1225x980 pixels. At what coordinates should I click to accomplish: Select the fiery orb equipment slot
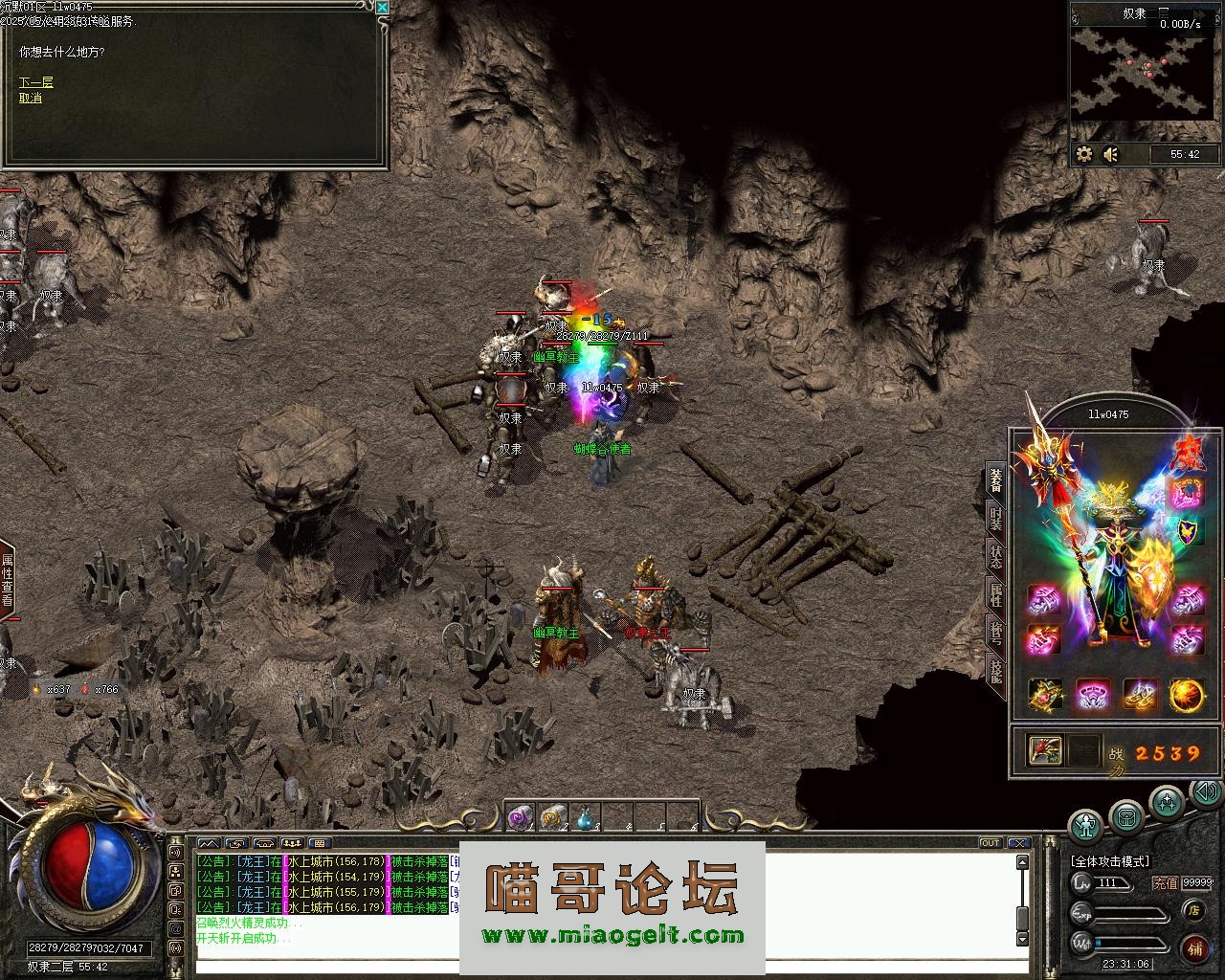tap(1187, 695)
